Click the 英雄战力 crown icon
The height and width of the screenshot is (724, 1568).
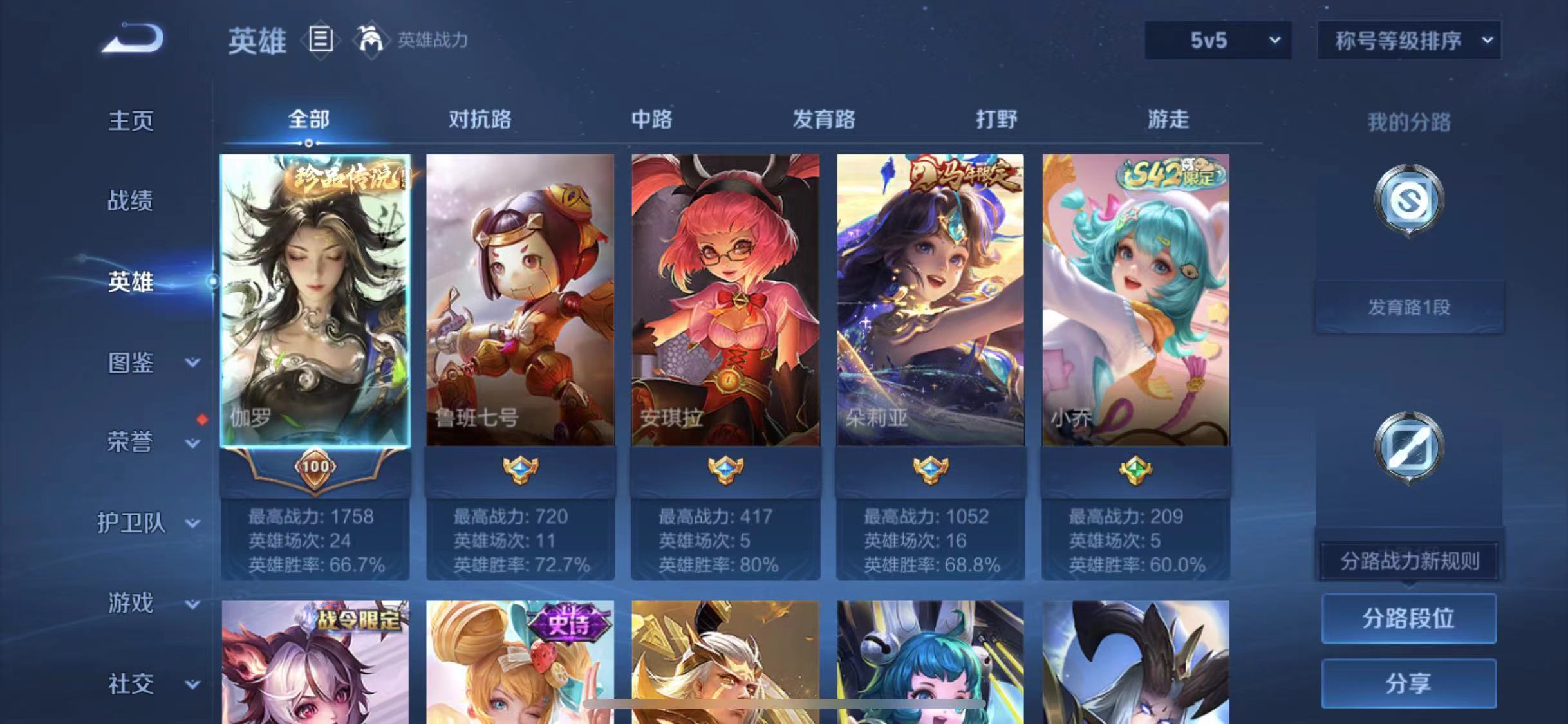(372, 40)
